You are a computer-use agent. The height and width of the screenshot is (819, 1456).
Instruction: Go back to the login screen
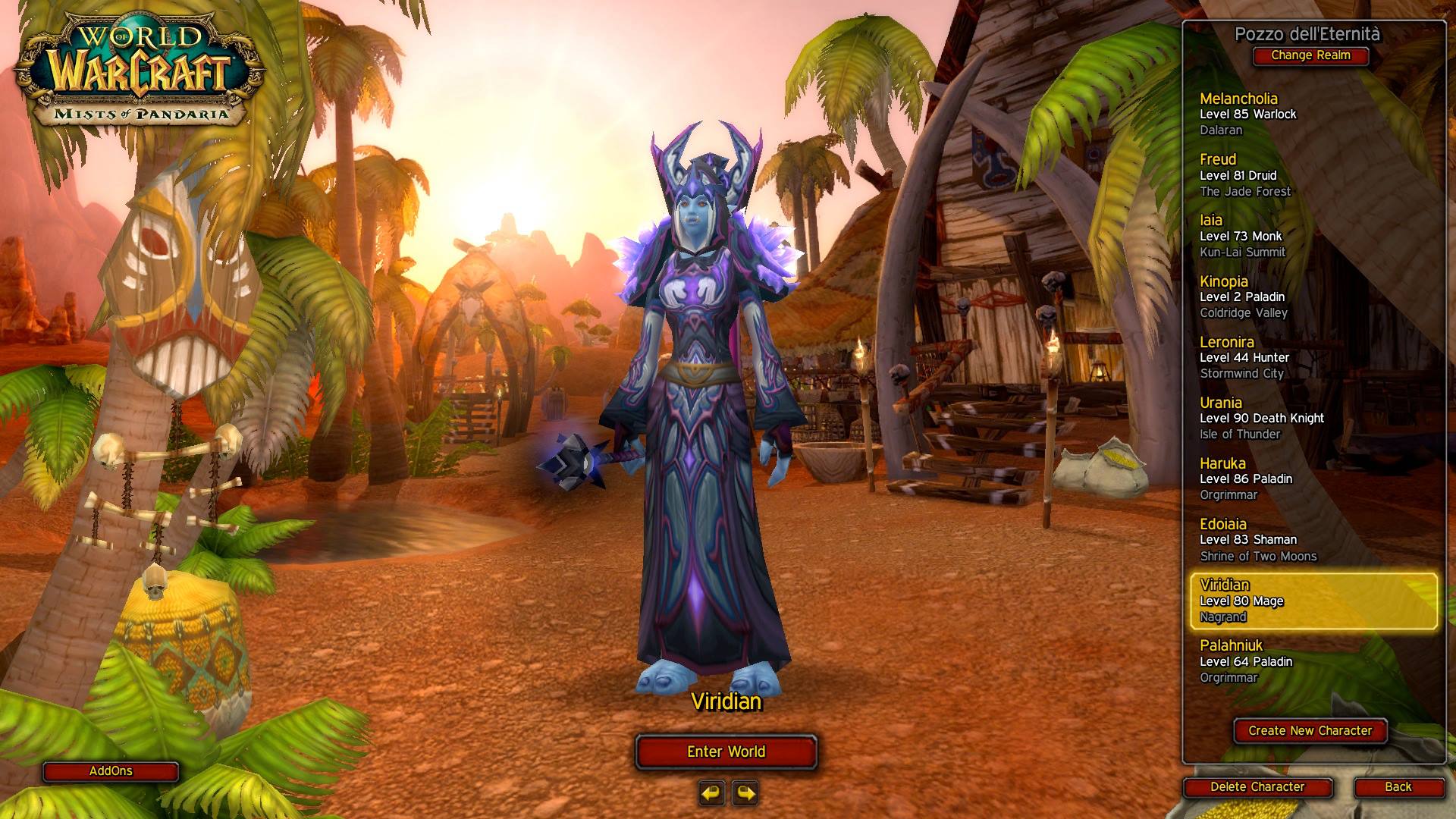pos(1398,787)
